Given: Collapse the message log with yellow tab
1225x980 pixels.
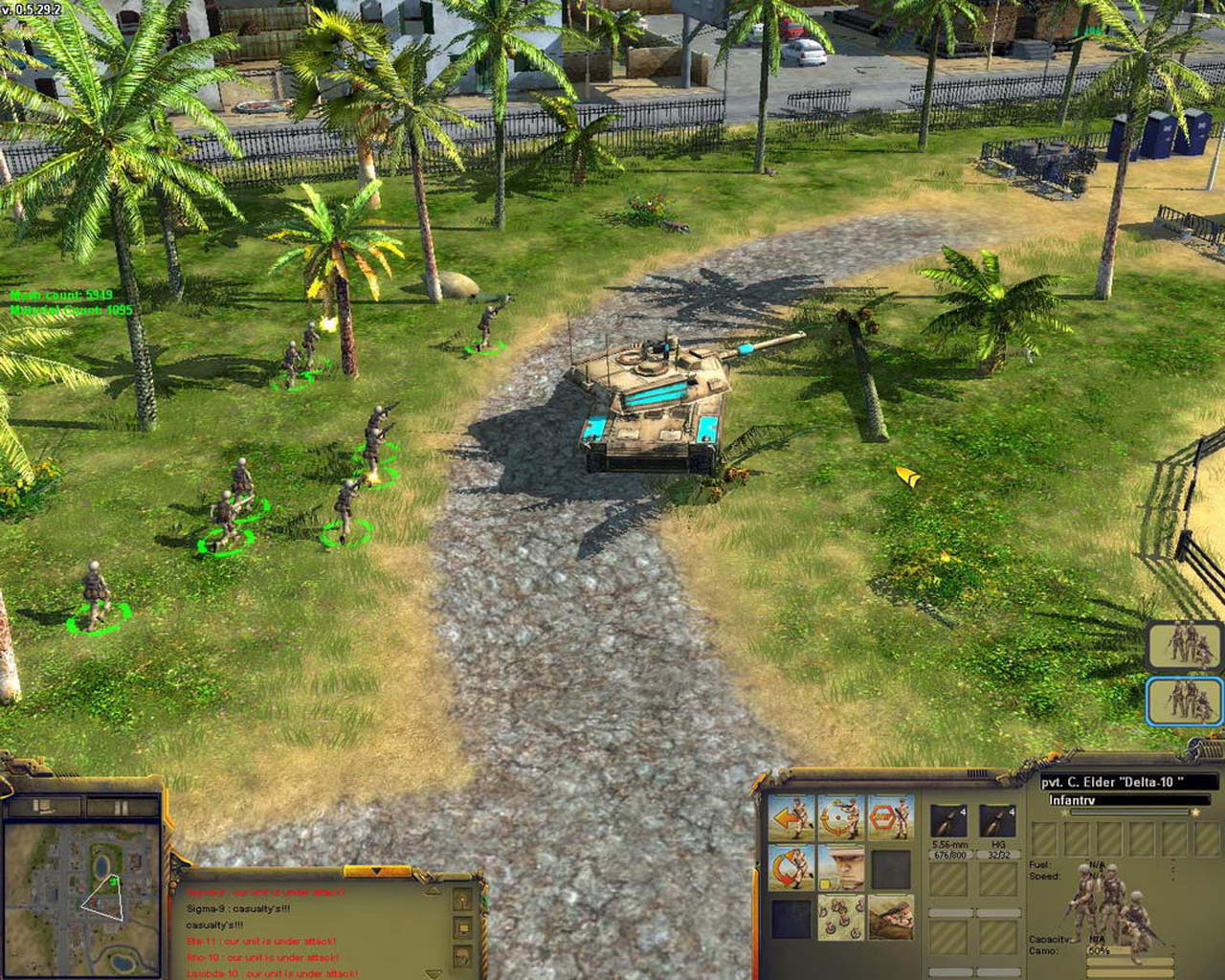Looking at the screenshot, I should [377, 873].
